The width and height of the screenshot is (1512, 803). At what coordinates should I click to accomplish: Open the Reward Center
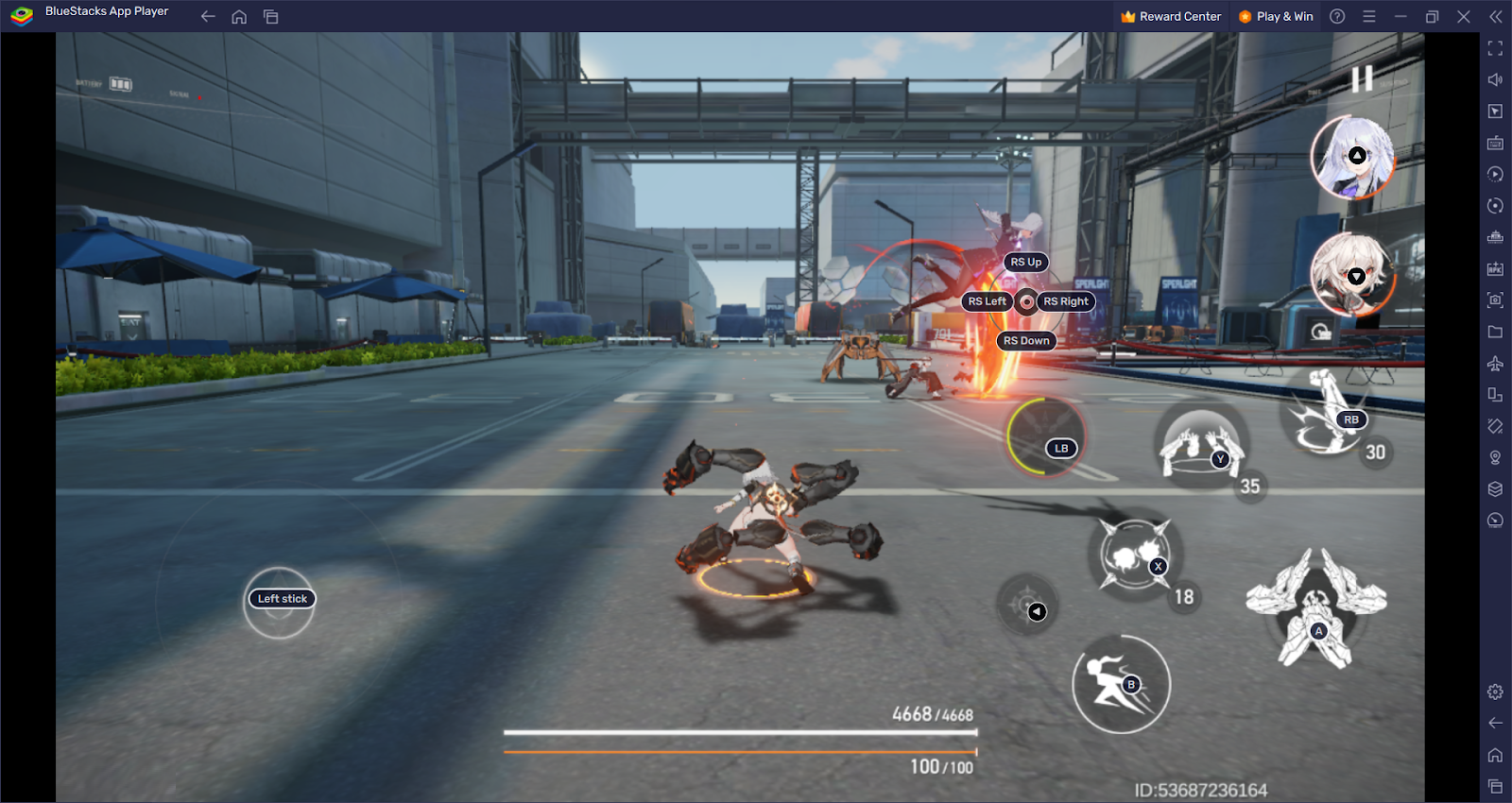[x=1171, y=16]
